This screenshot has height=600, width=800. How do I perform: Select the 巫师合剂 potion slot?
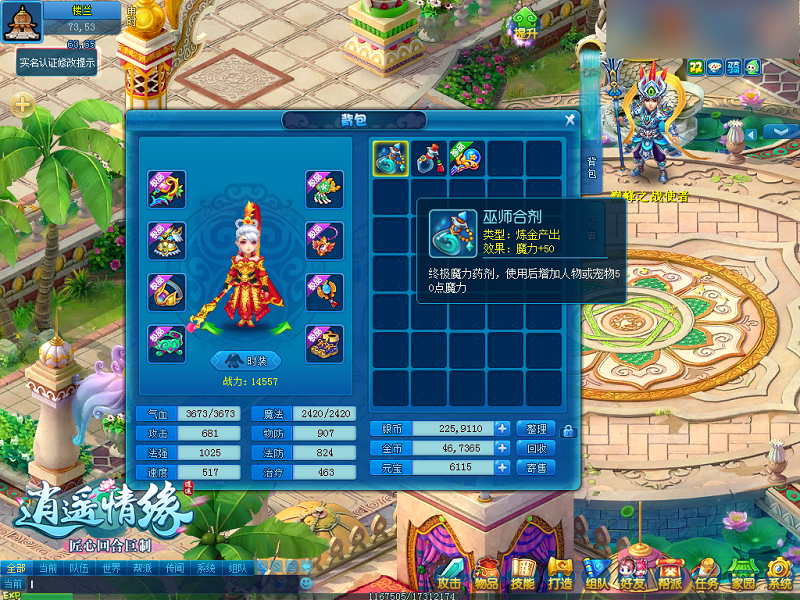(390, 158)
